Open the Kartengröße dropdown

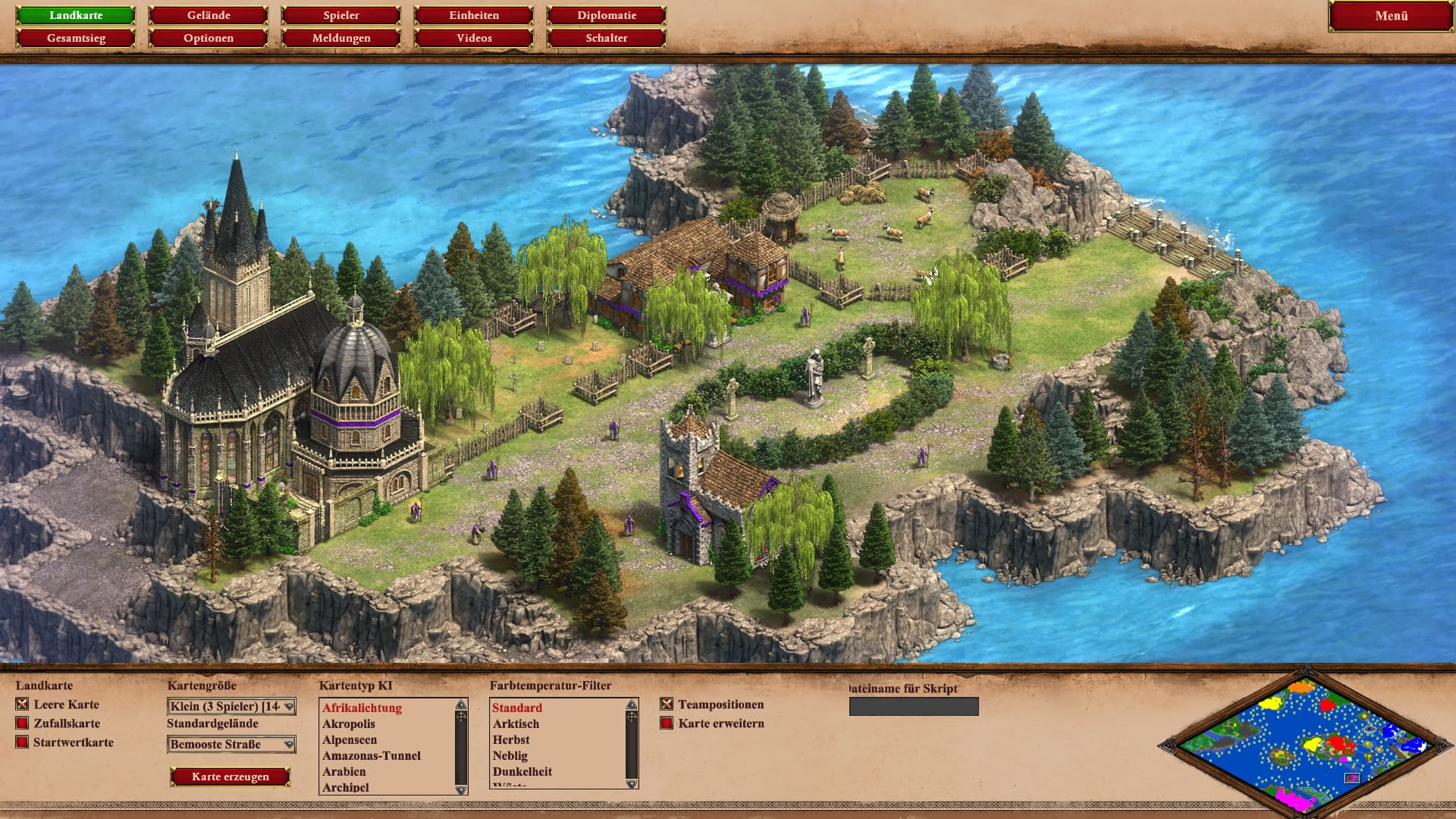(x=231, y=707)
